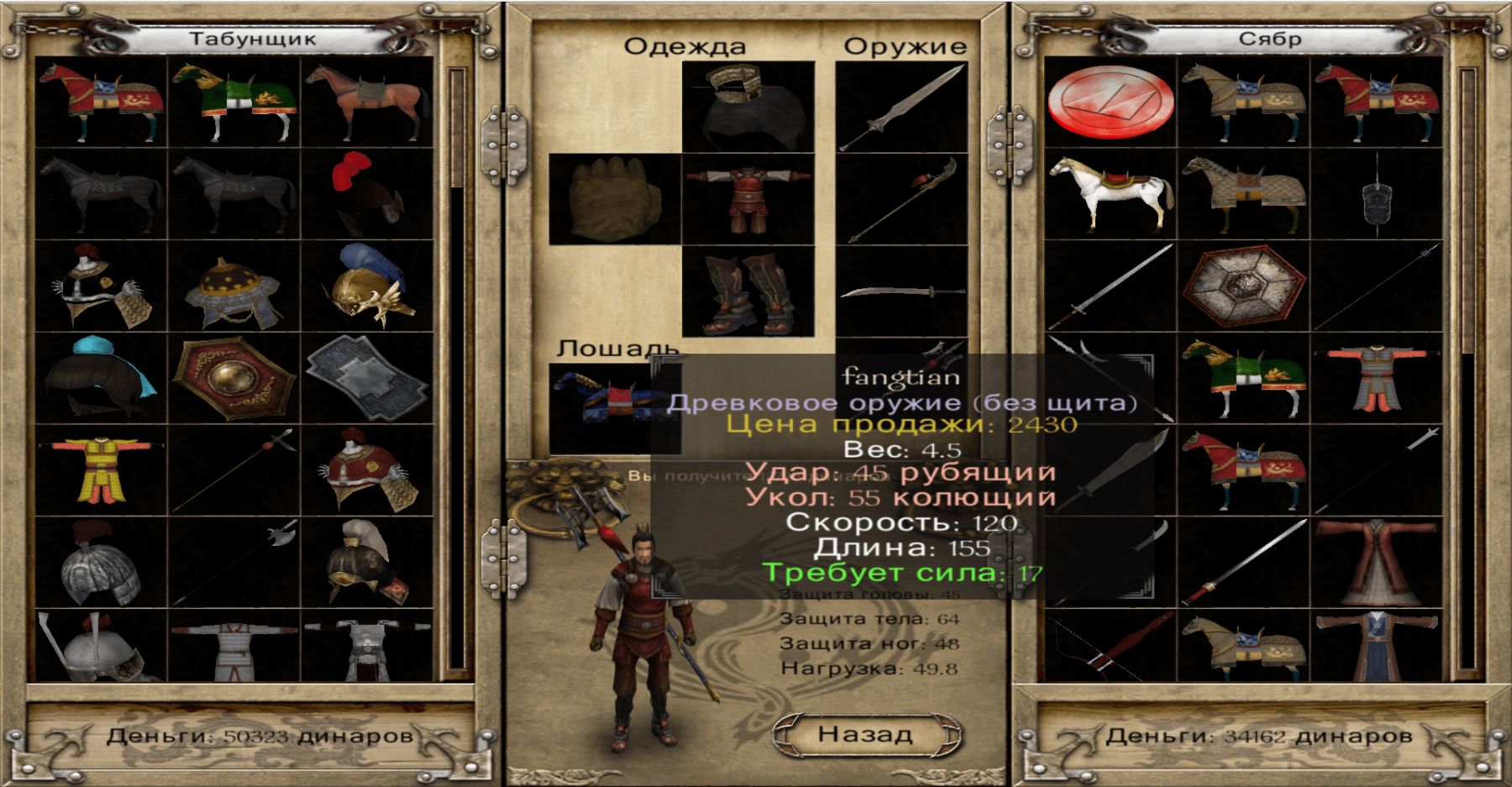
Task: Choose the white horse in Сябр's inventory
Action: point(1110,195)
